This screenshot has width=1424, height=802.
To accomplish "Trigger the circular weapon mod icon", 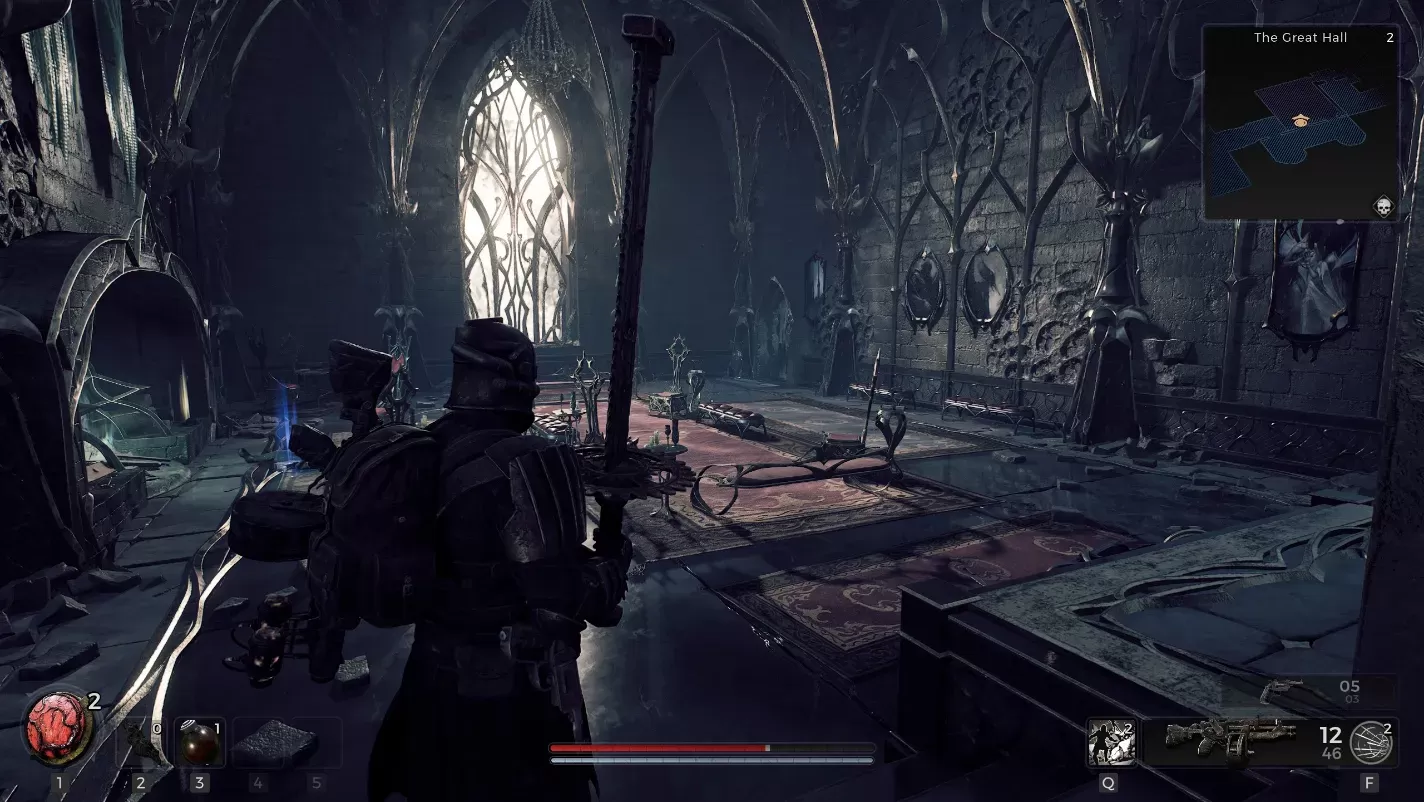I will (x=1368, y=743).
